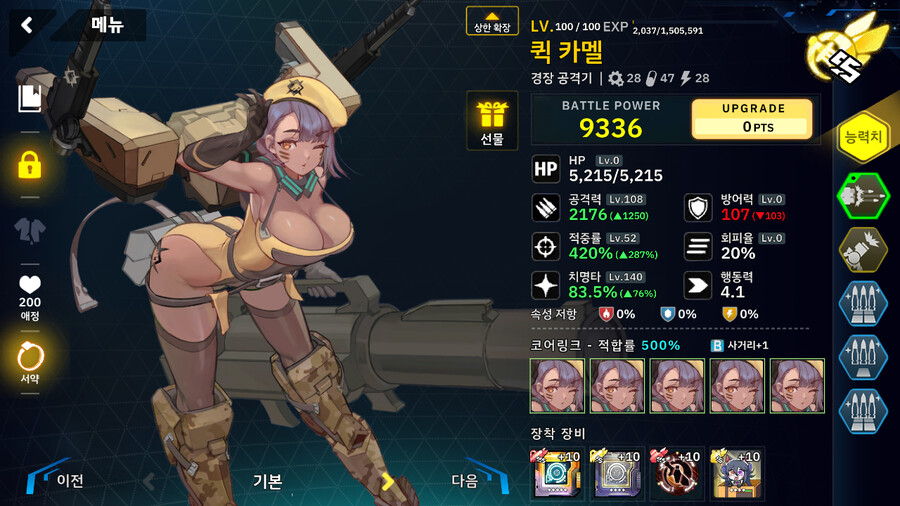Open the 선물 gift button

[x=492, y=120]
